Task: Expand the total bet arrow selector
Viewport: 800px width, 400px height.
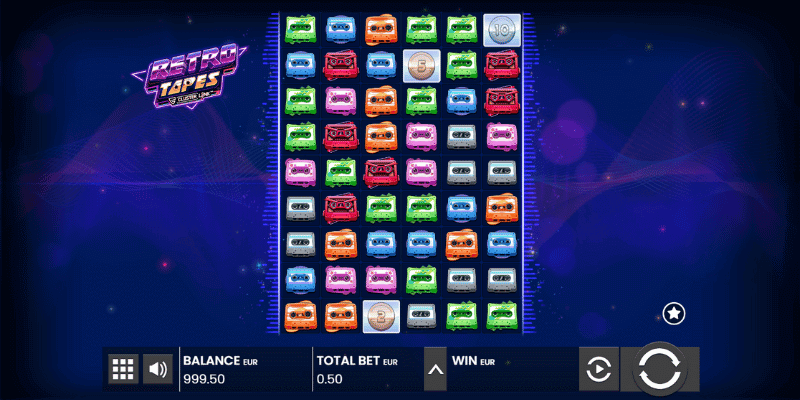Action: click(x=435, y=369)
